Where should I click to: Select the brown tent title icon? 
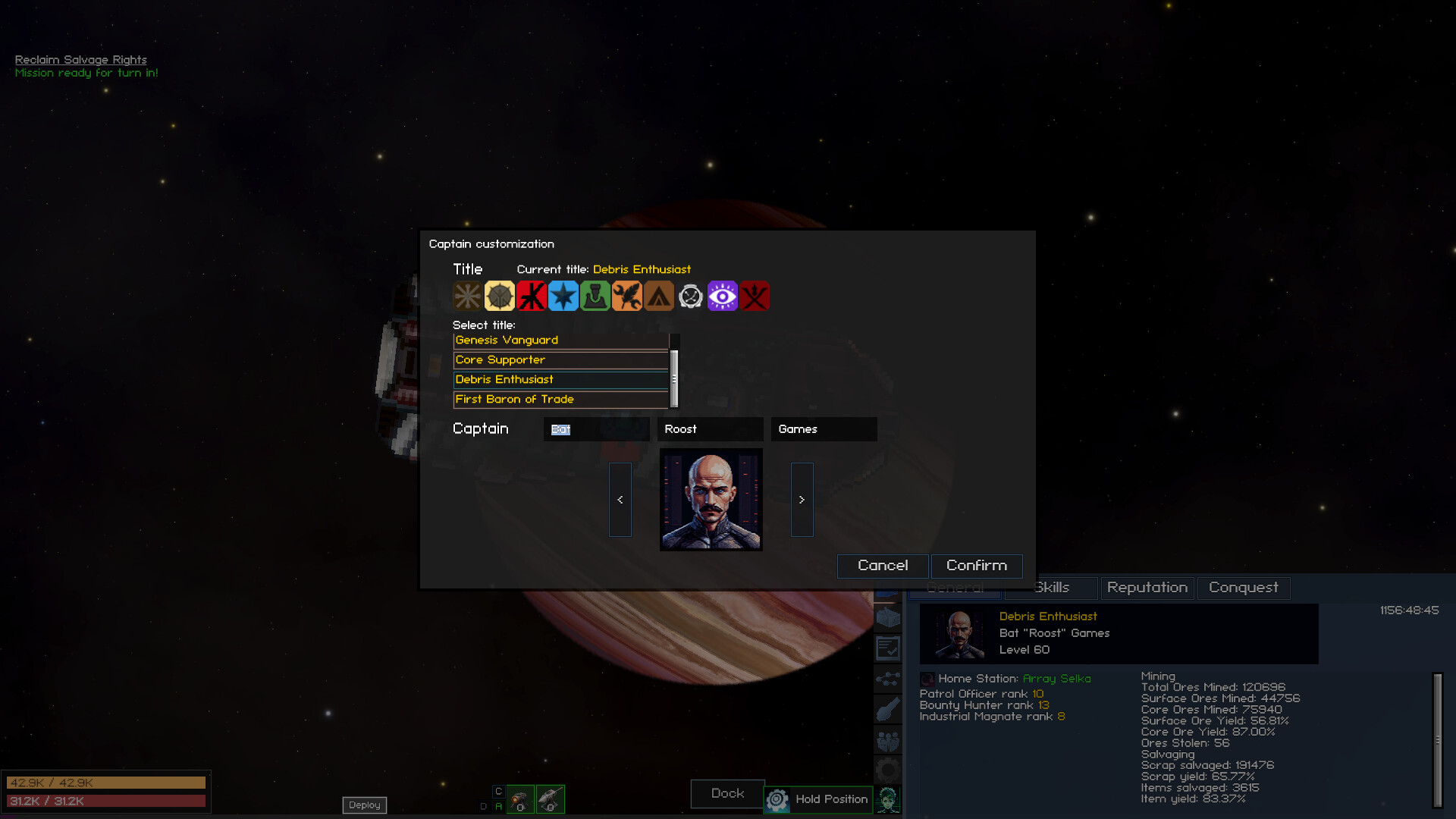659,297
